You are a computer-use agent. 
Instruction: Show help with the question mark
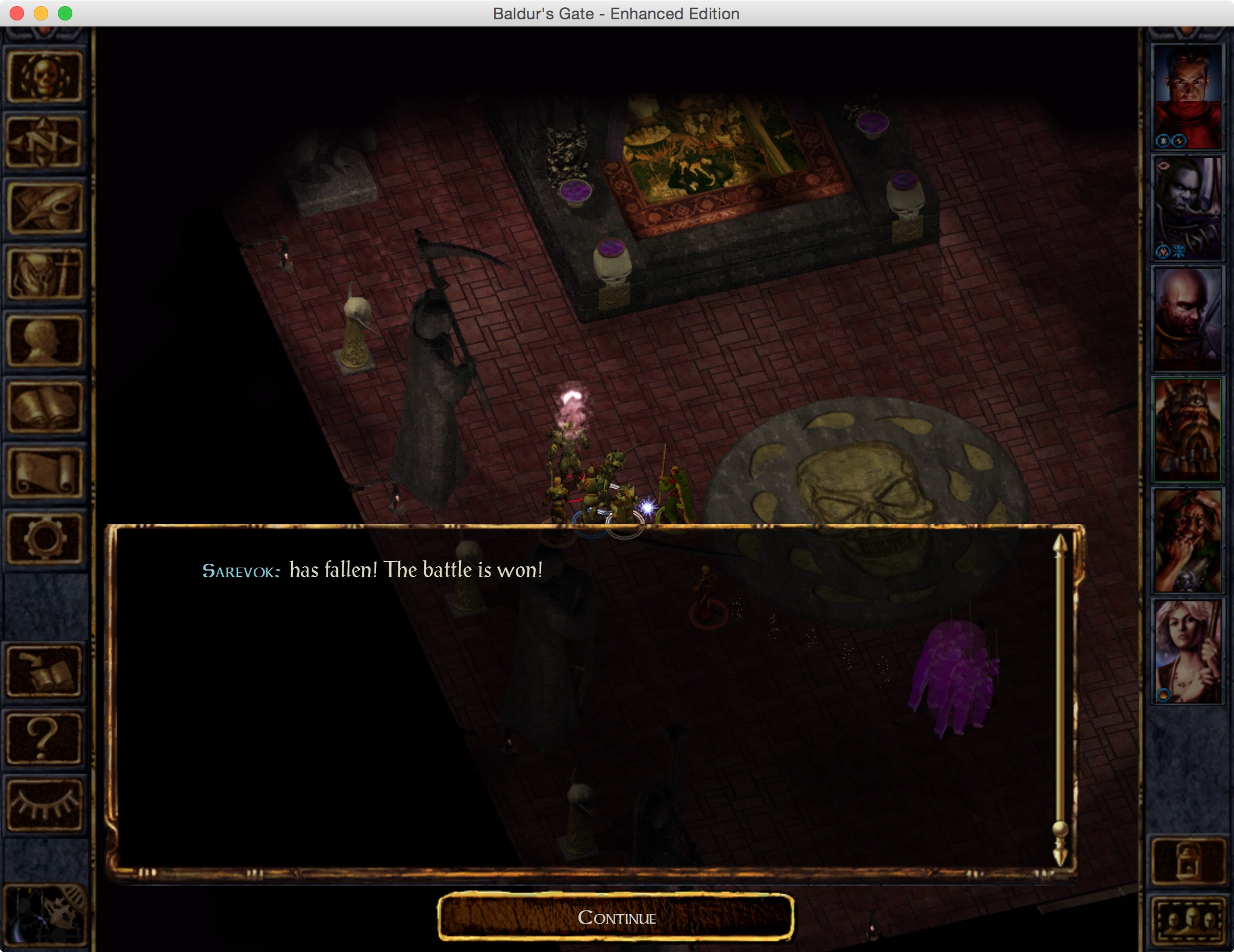[45, 737]
